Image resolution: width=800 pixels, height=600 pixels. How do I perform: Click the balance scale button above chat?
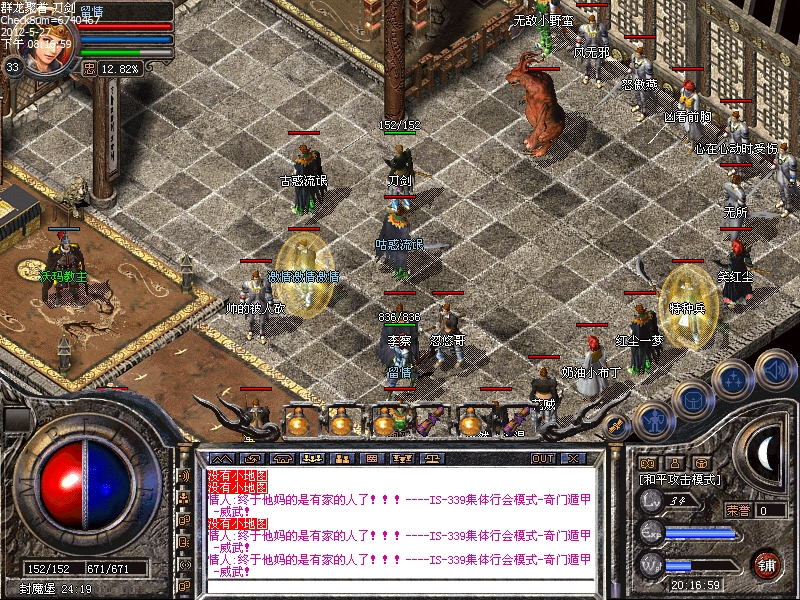point(435,458)
